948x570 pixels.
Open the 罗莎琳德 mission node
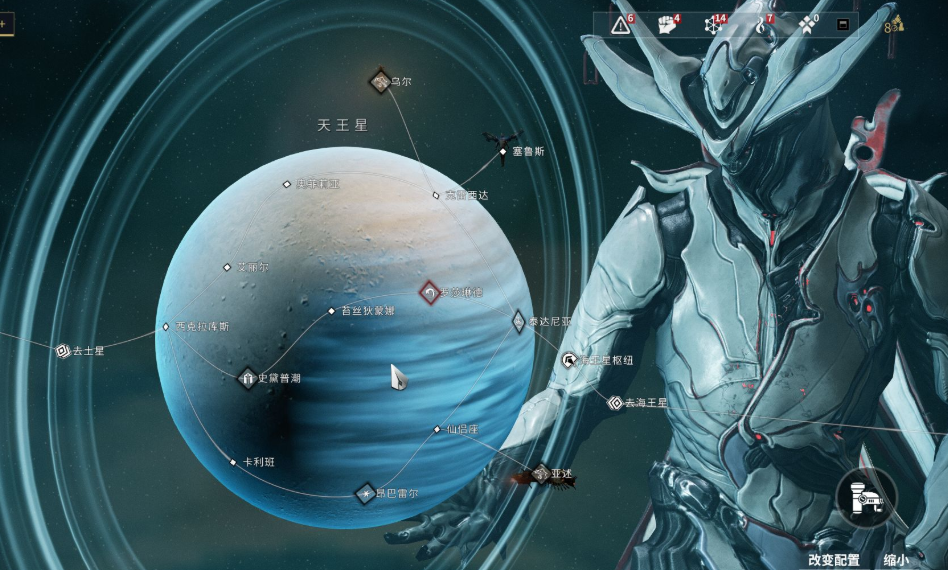point(430,293)
